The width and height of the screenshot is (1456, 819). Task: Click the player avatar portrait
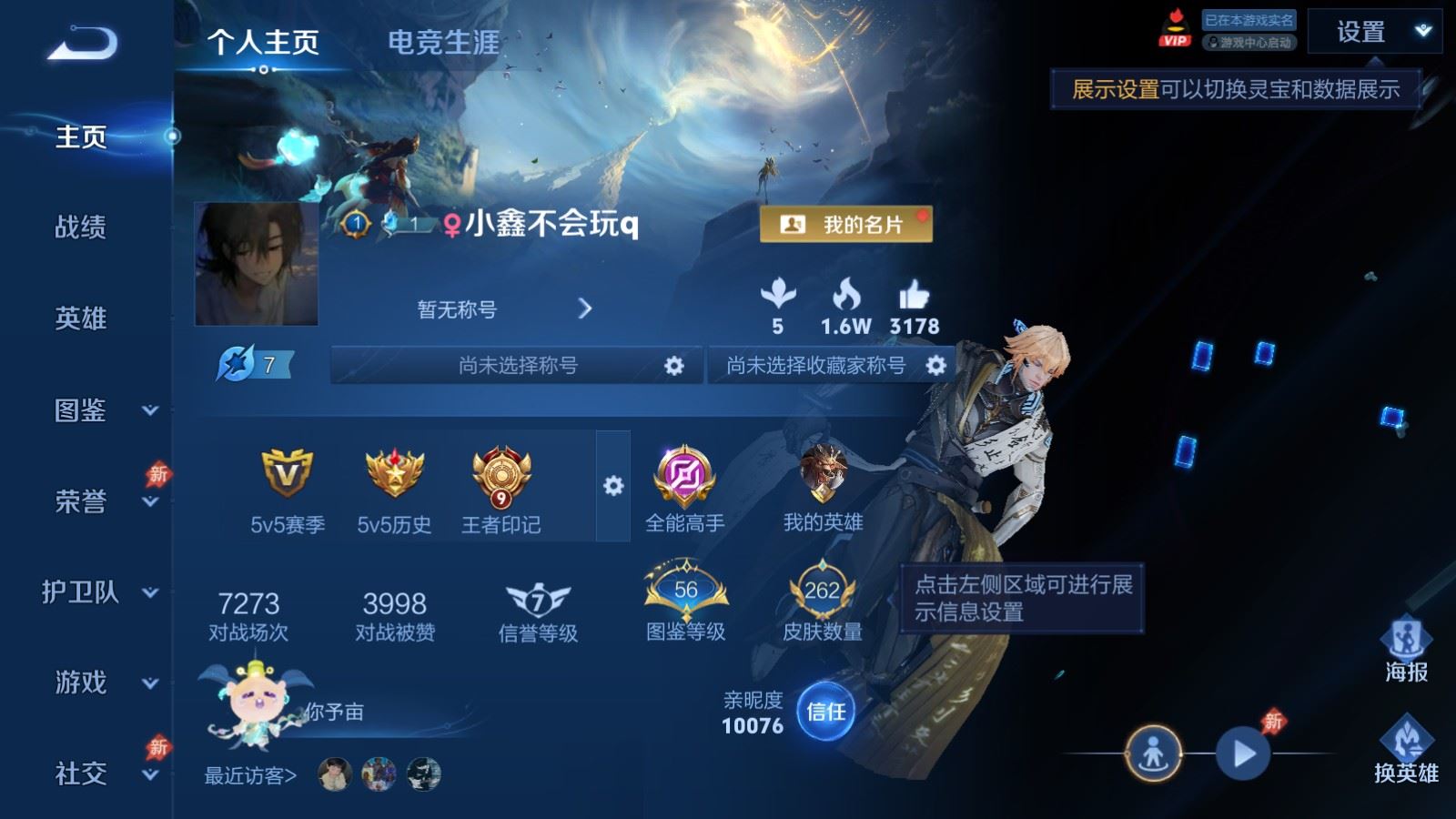[258, 264]
